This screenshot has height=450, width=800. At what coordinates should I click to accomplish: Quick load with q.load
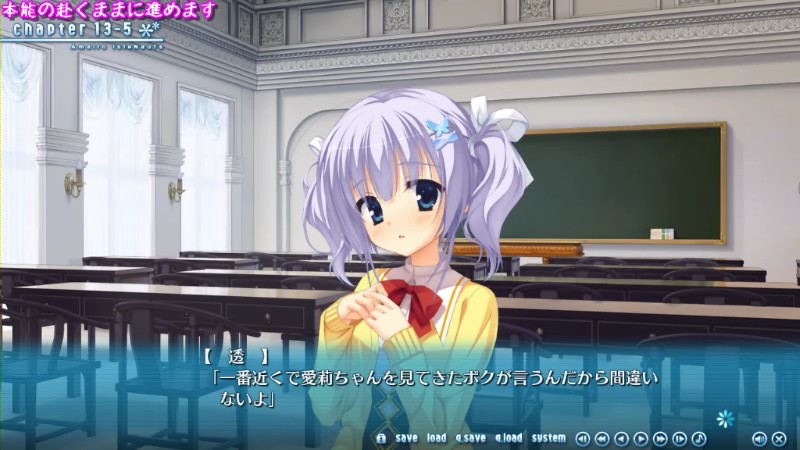tap(508, 438)
